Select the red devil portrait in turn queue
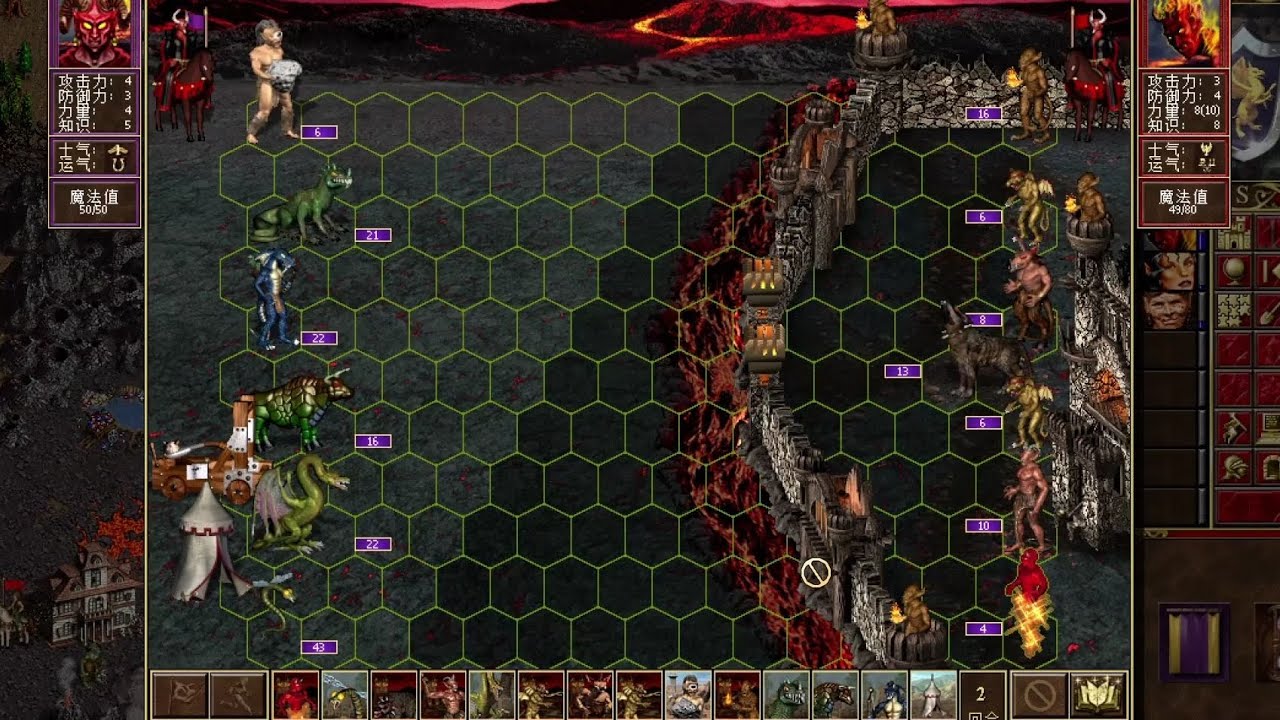The width and height of the screenshot is (1280, 720). (x=296, y=695)
